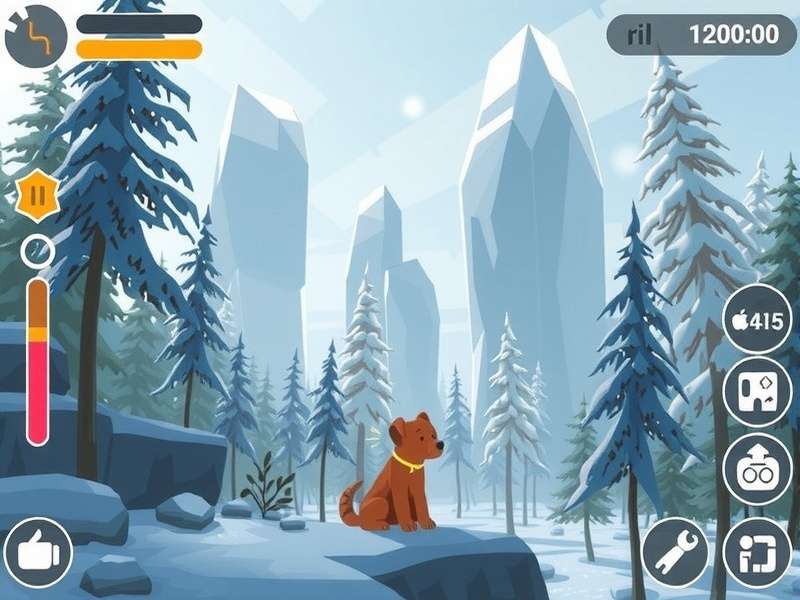Activate the binoculars button with up arrow
Image resolution: width=800 pixels, height=600 pixels.
click(x=757, y=468)
